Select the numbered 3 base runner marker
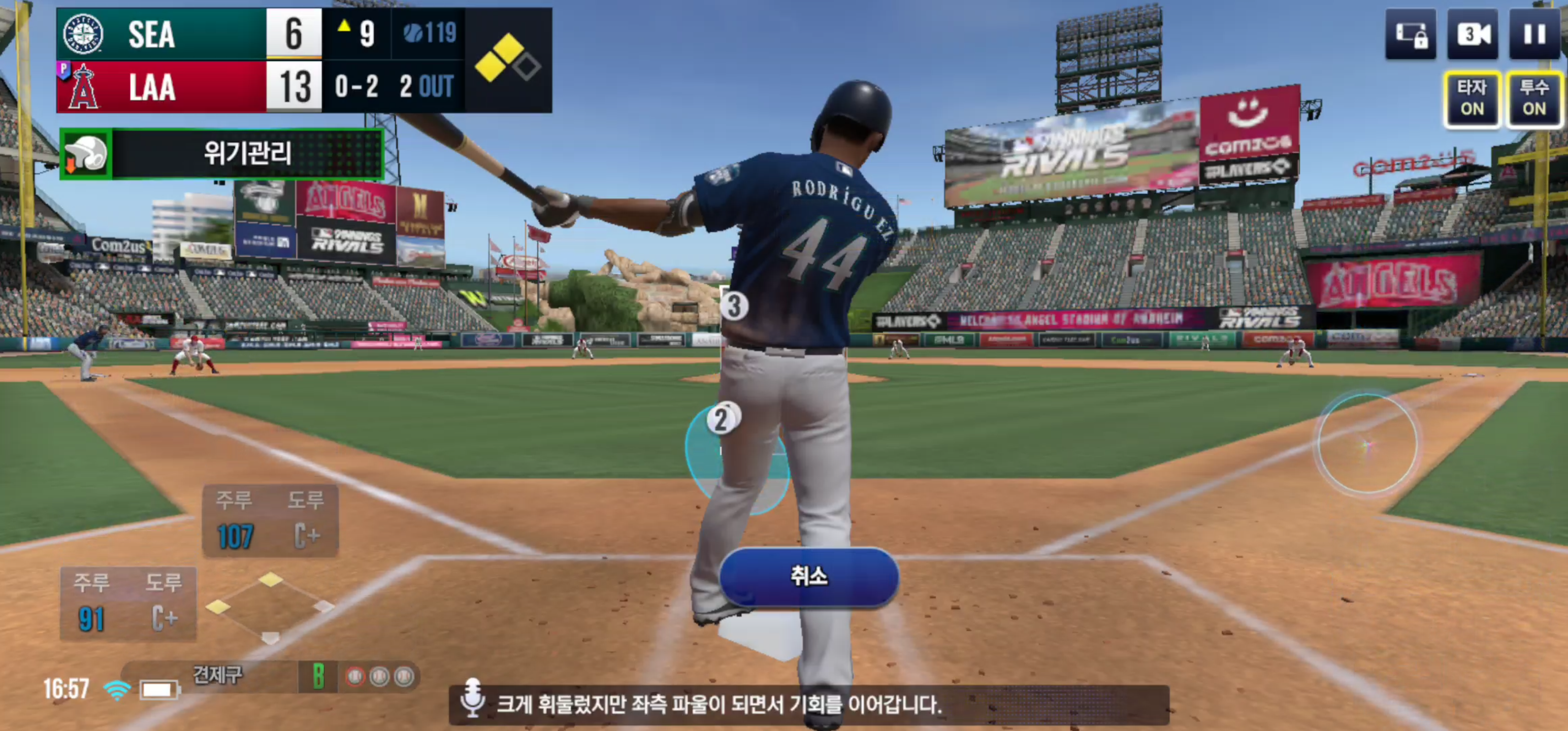This screenshot has height=731, width=1568. tap(734, 306)
